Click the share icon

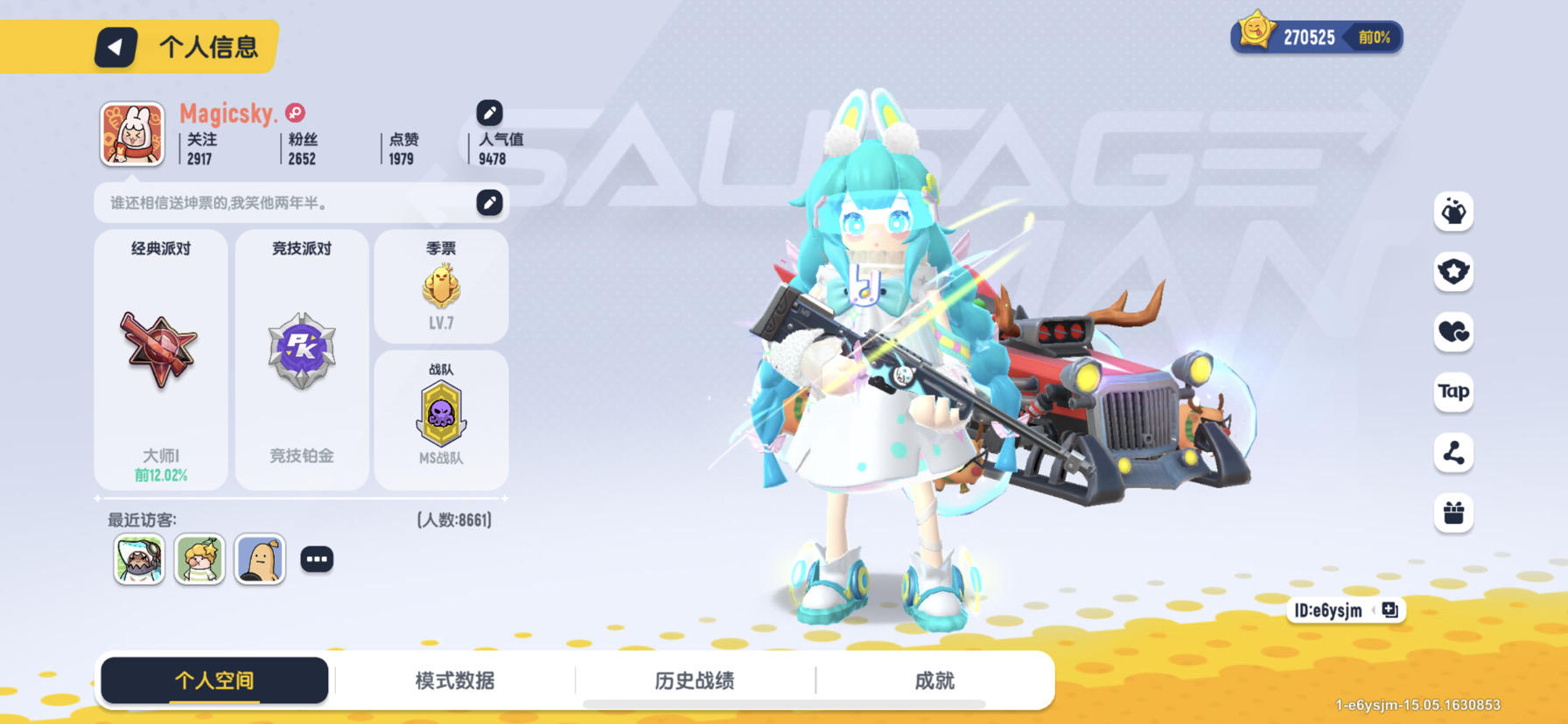1452,454
